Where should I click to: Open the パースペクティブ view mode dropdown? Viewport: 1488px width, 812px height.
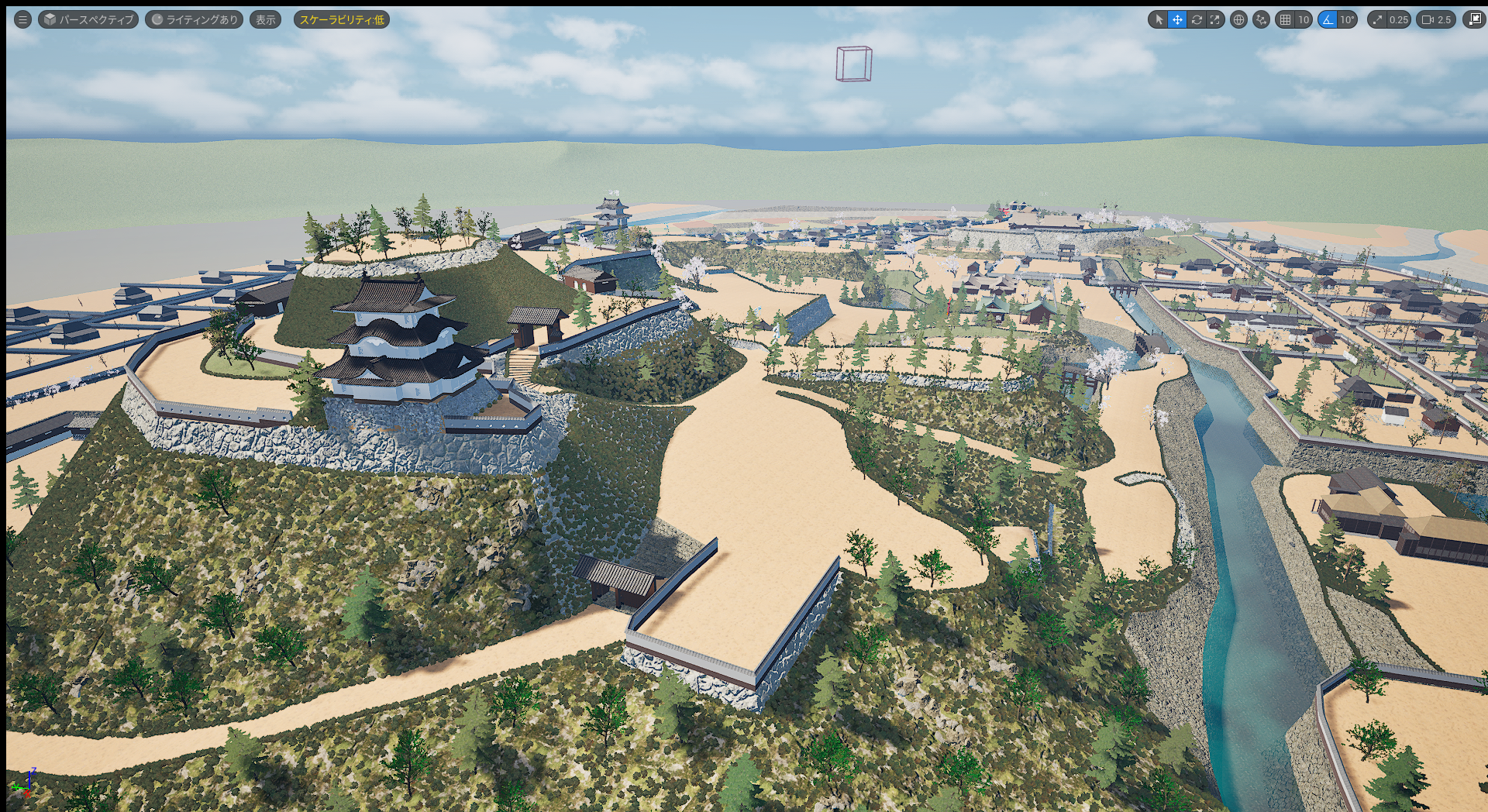pyautogui.click(x=88, y=19)
